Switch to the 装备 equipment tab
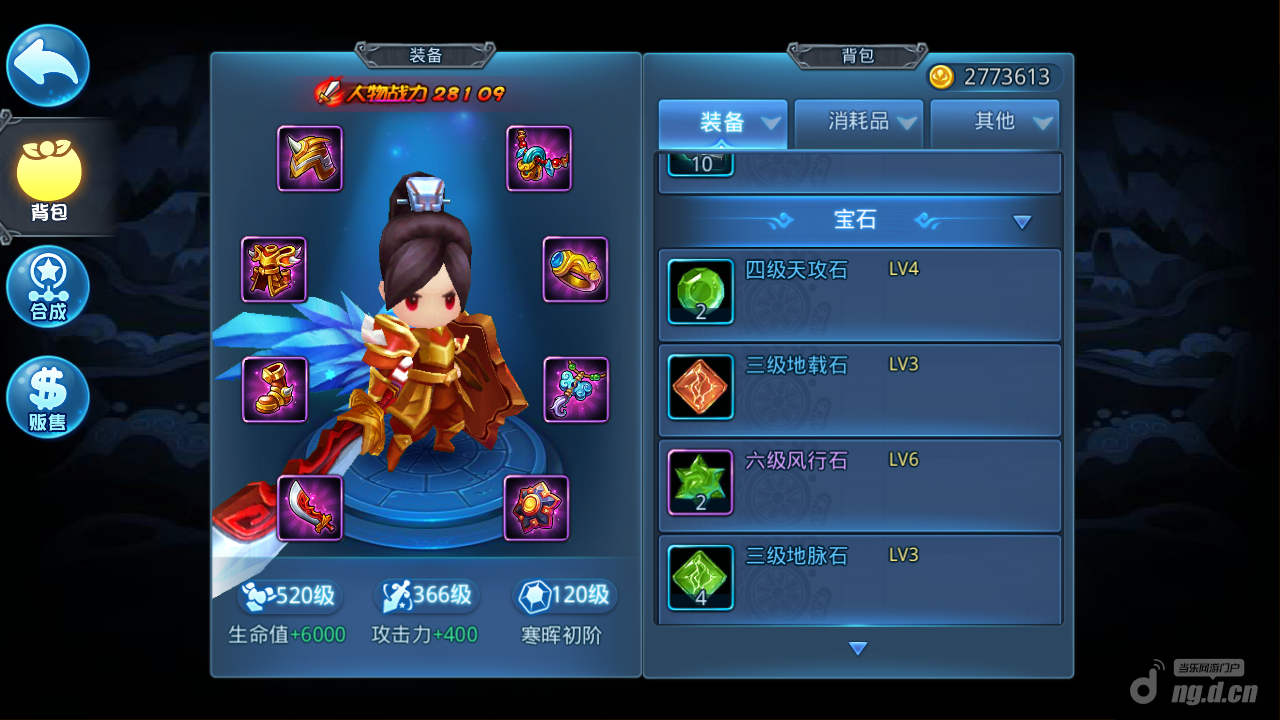This screenshot has height=720, width=1280. 723,123
